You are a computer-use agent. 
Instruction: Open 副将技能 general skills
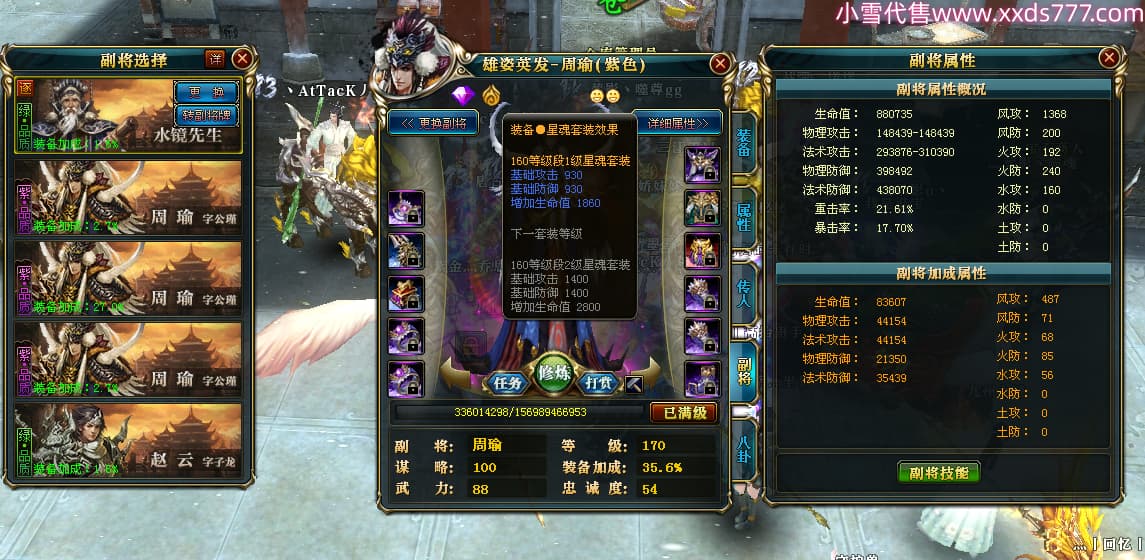938,472
